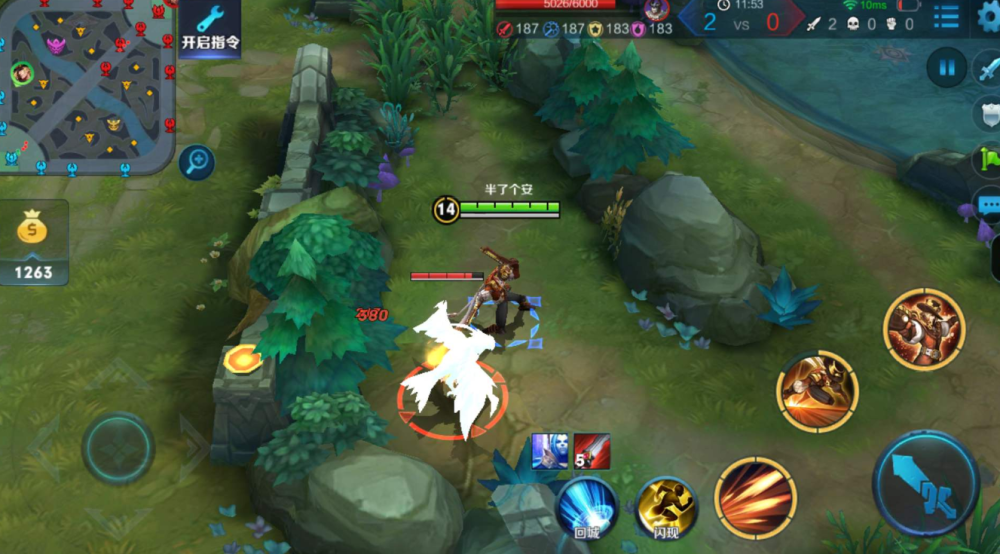Open the 开启指令 command button

[209, 29]
